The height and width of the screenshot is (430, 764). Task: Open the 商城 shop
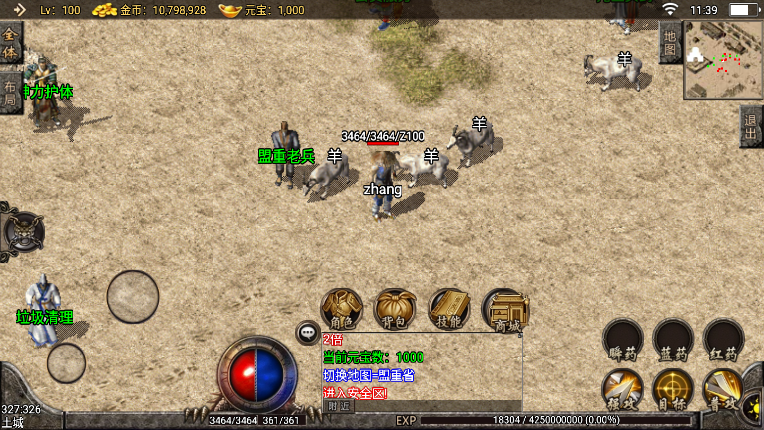(x=504, y=310)
